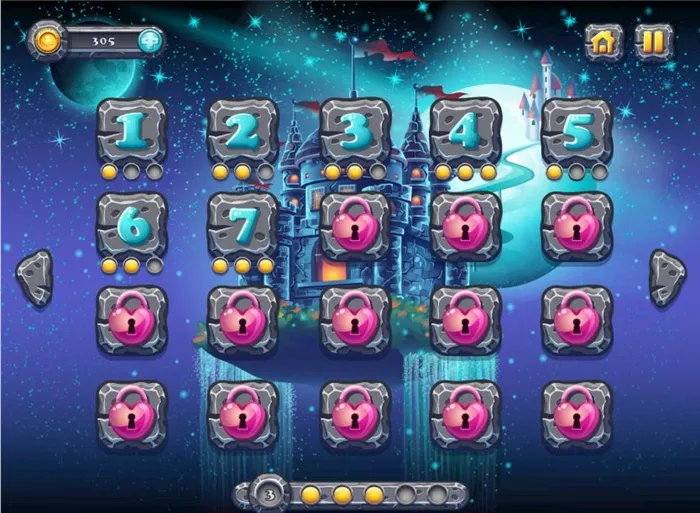The height and width of the screenshot is (513, 700).
Task: Choose level 2 tile
Action: point(242,131)
